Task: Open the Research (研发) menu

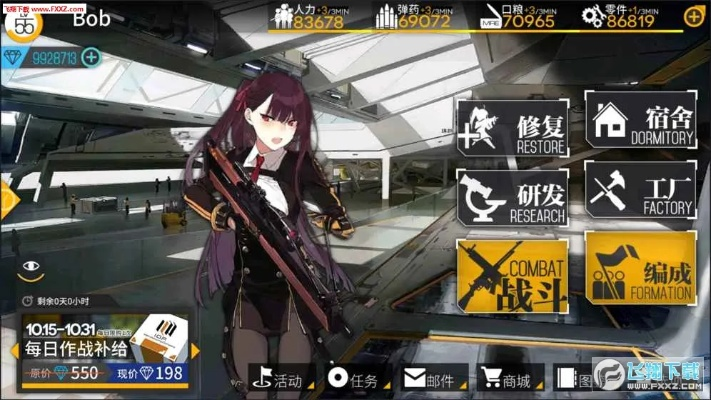Action: [x=513, y=197]
